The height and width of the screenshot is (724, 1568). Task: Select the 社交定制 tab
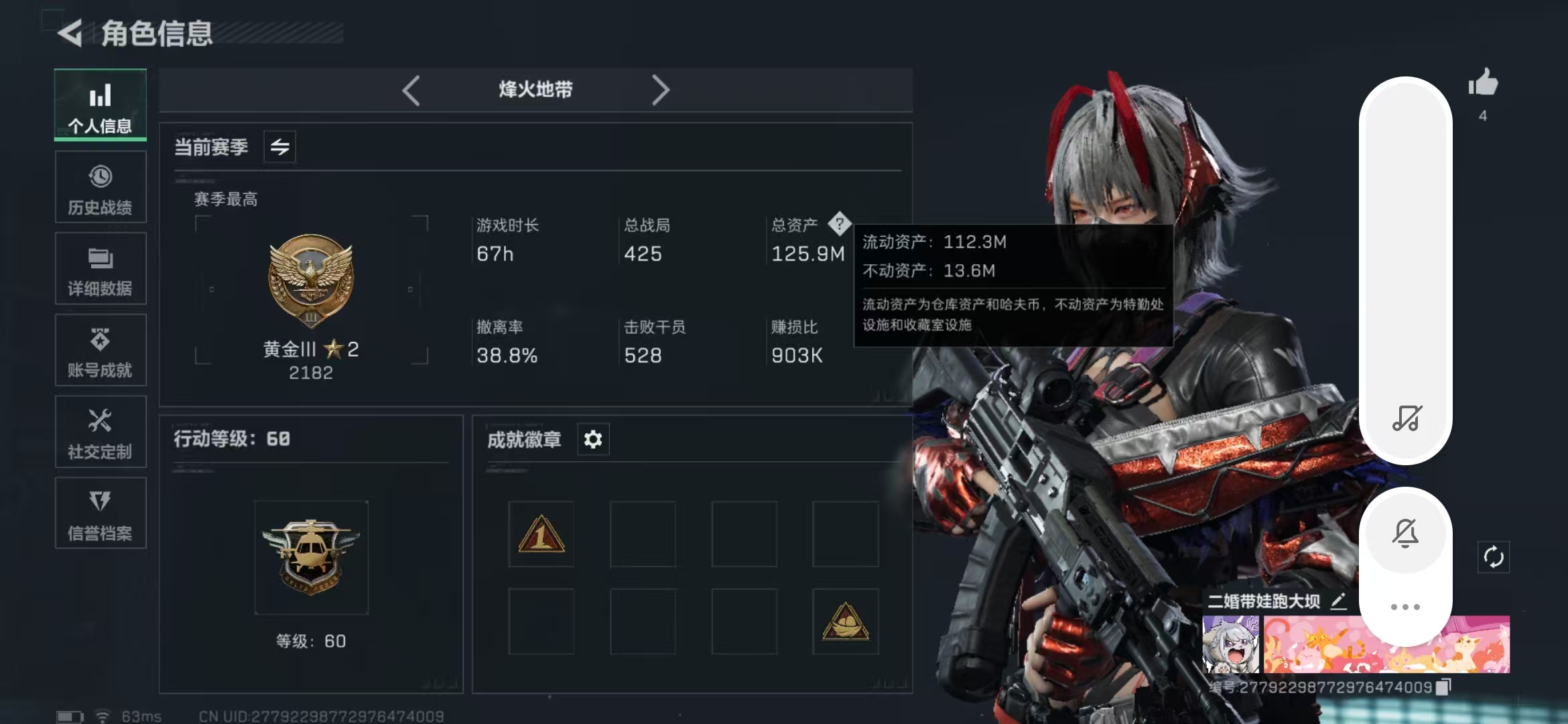[x=101, y=432]
